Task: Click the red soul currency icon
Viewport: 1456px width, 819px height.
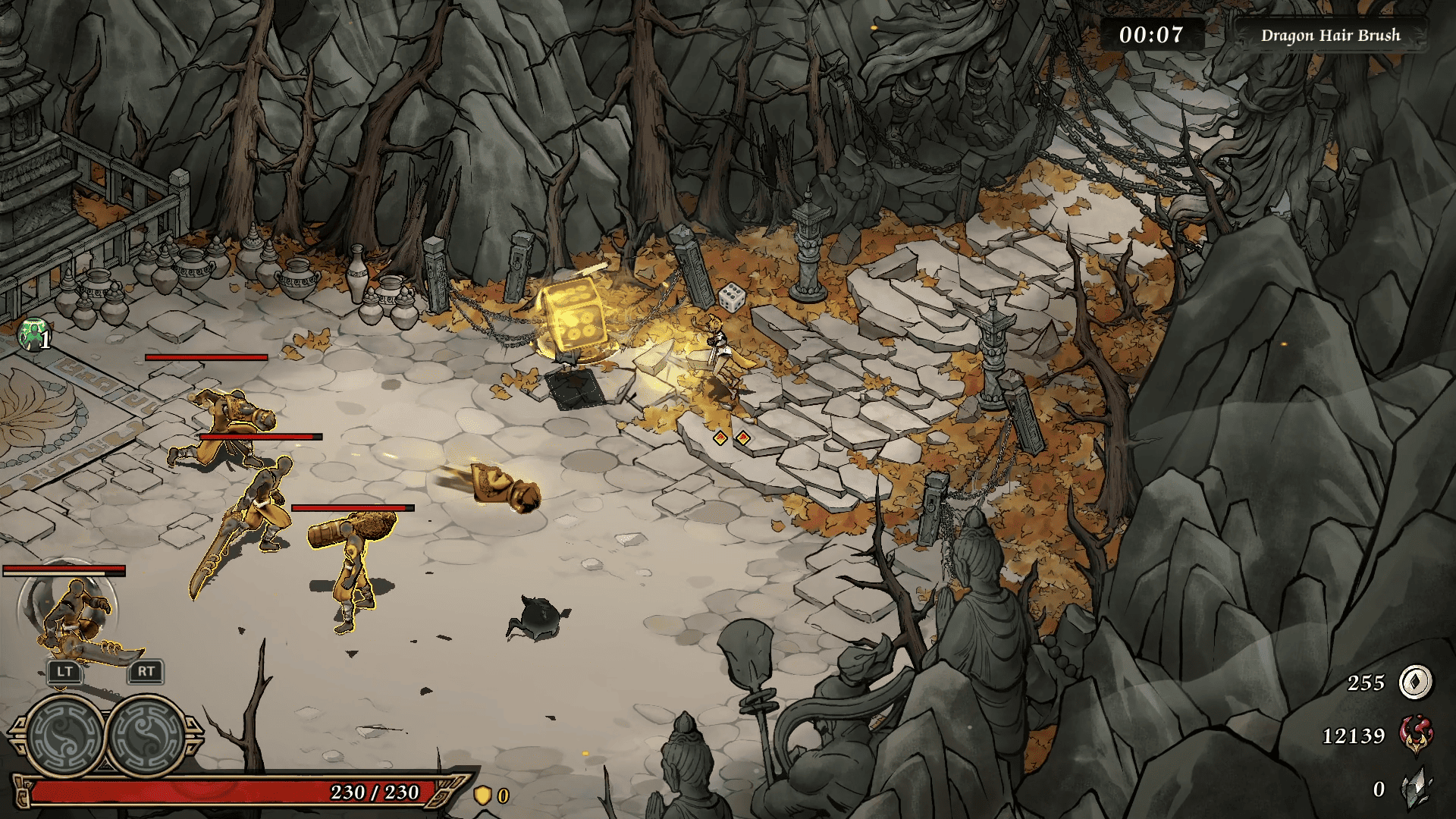Action: point(1415,736)
